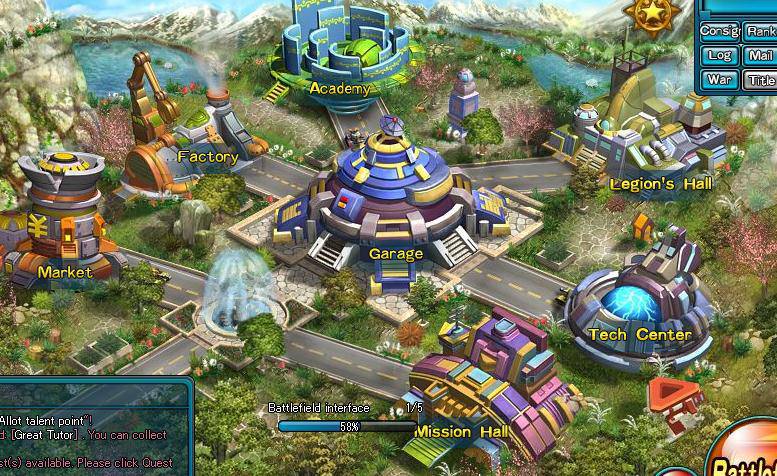
Task: Open the Log button
Action: click(719, 56)
